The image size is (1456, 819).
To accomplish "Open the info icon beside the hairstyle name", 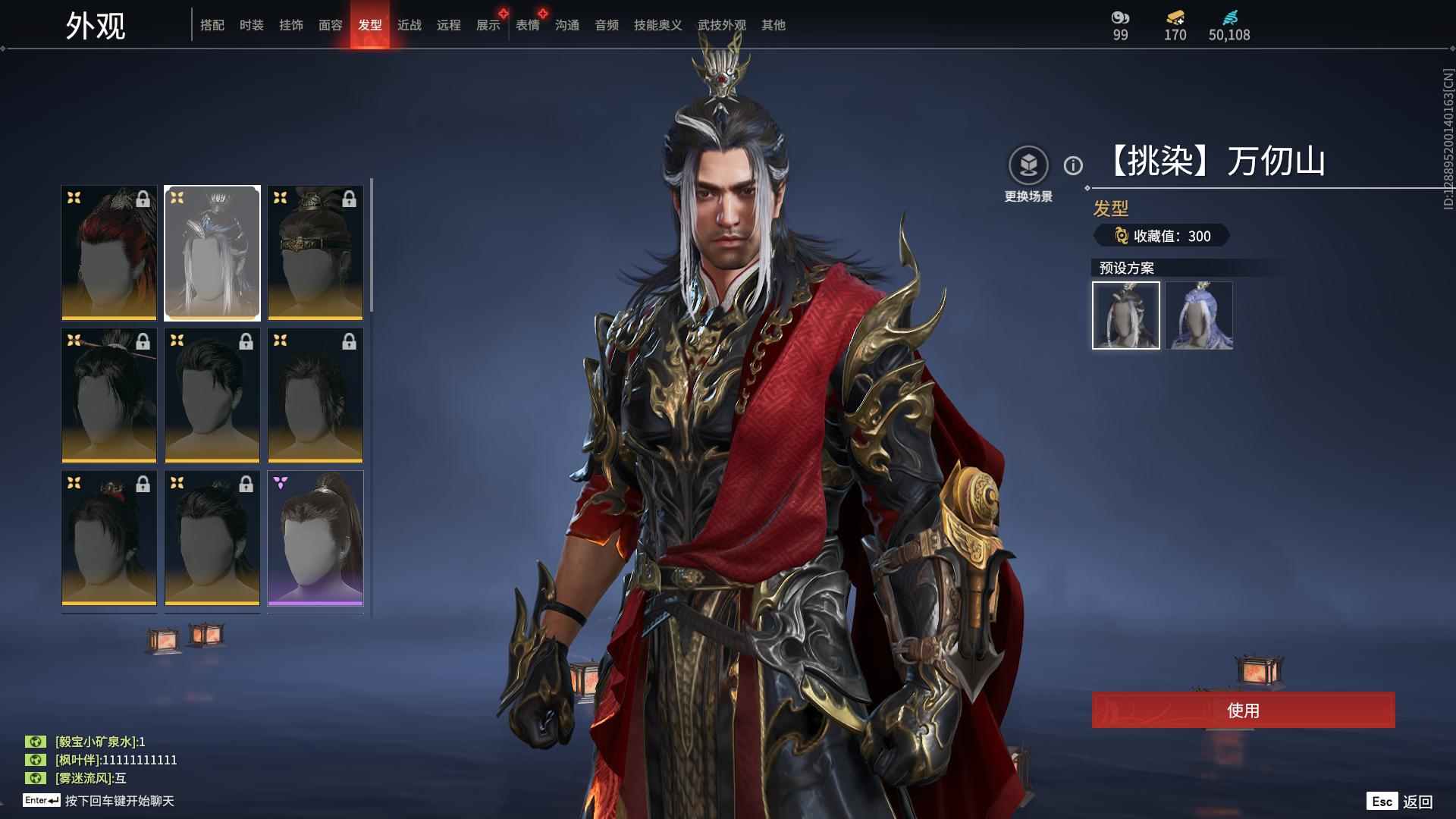I will [x=1073, y=165].
